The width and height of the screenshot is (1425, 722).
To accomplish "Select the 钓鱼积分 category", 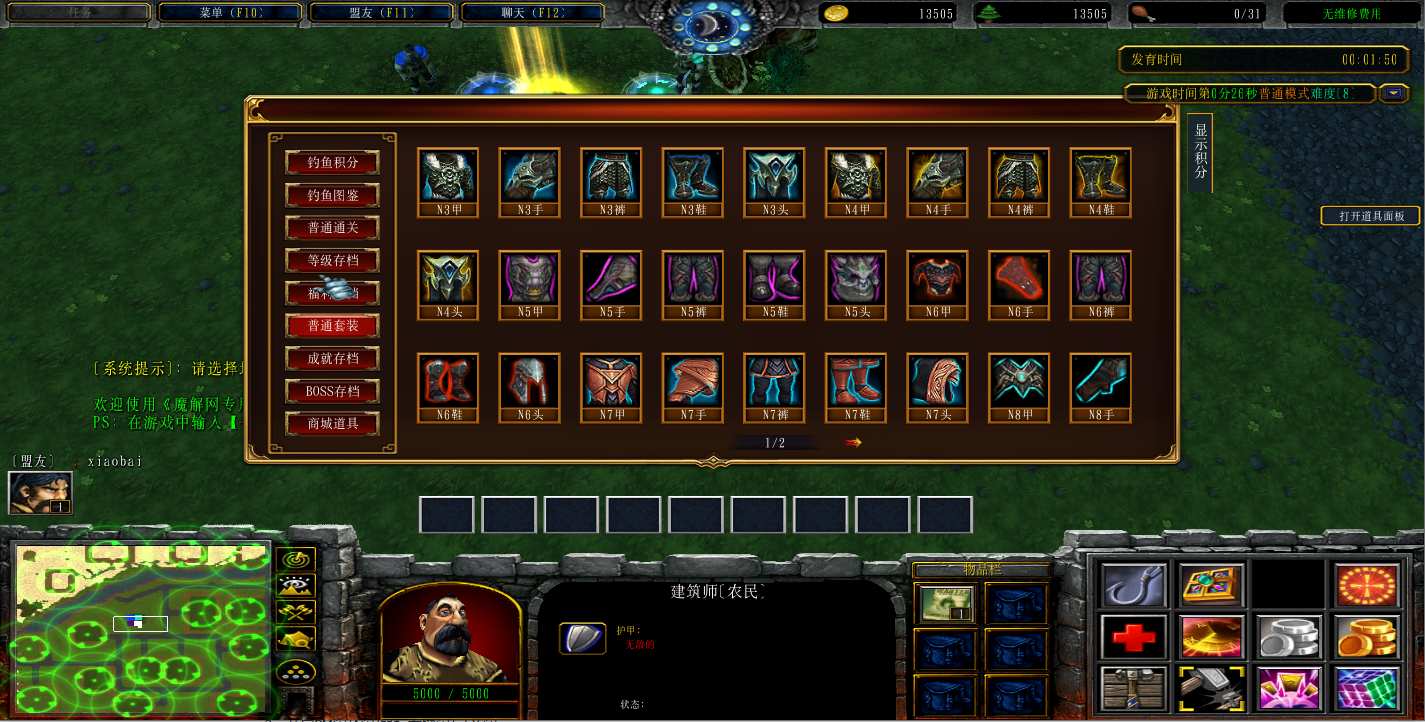I will pyautogui.click(x=333, y=162).
